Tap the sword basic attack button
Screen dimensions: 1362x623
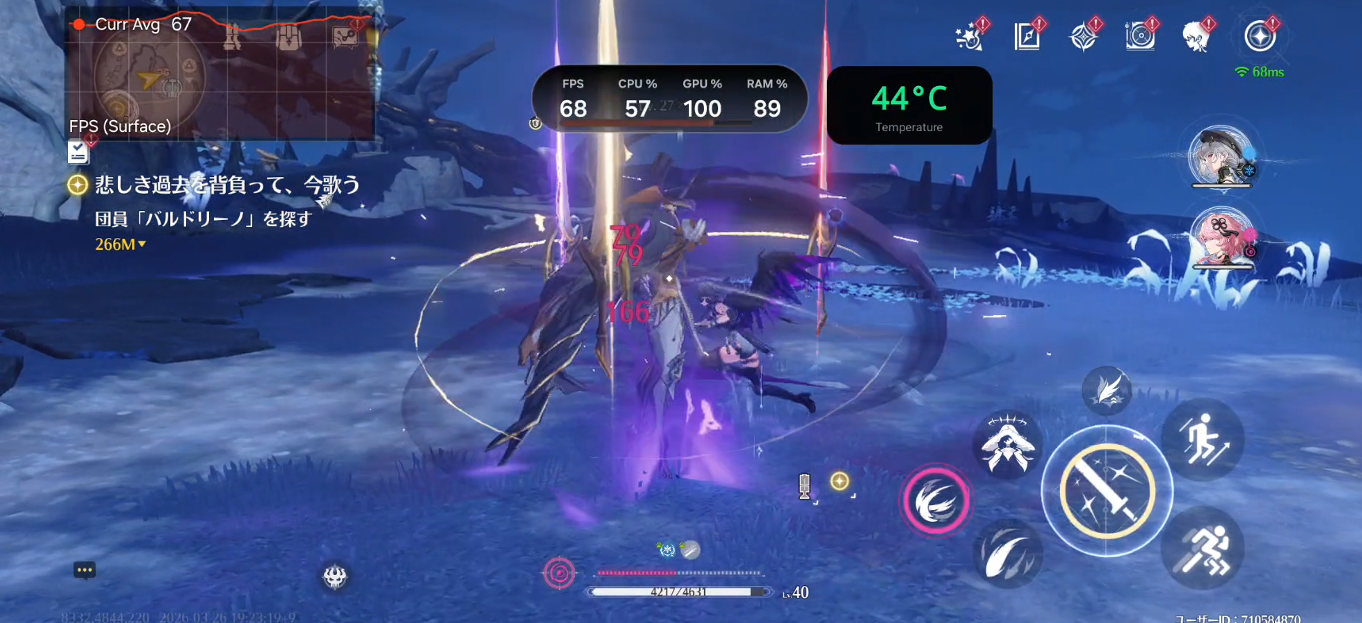pos(1106,490)
